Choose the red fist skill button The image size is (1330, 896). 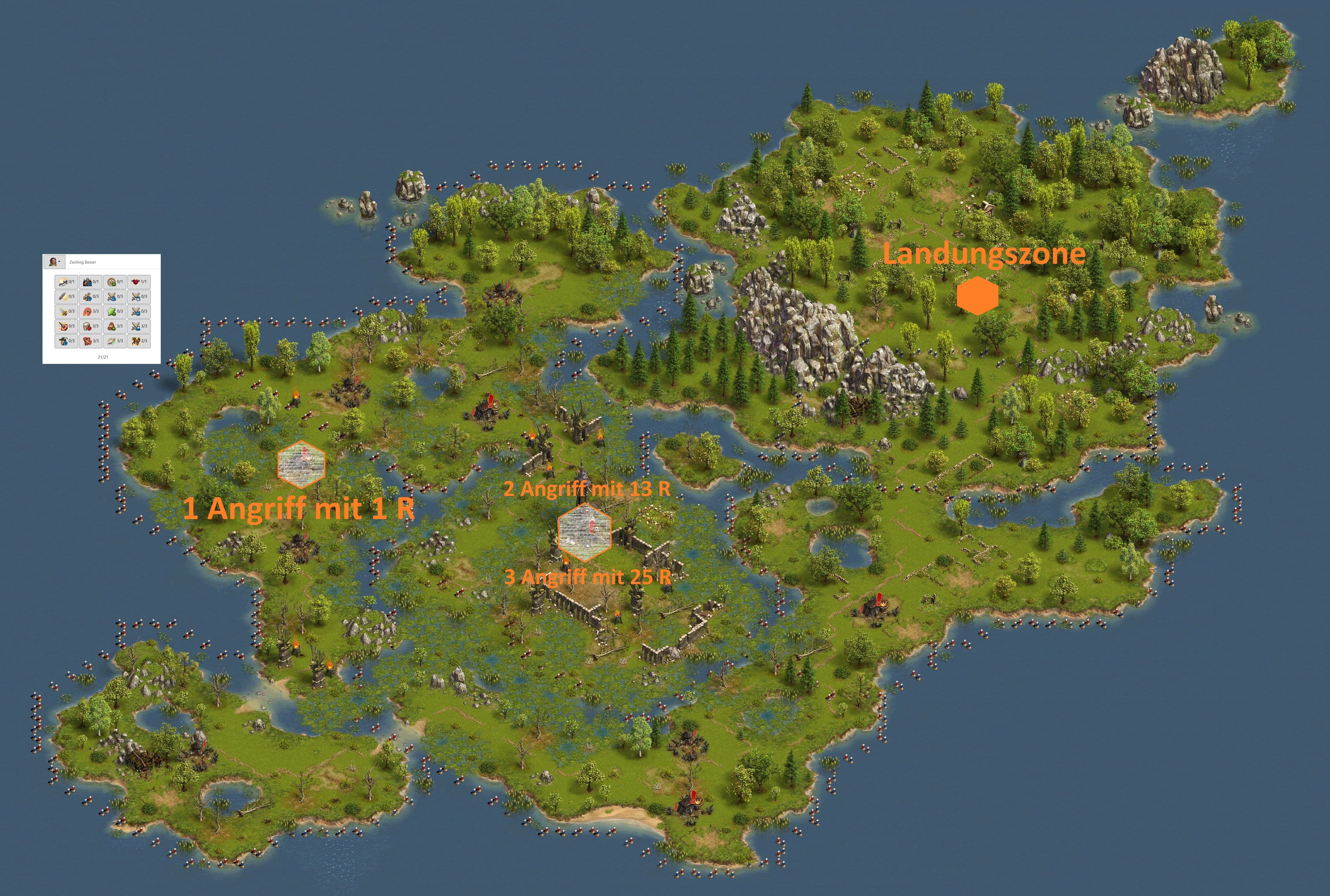click(x=91, y=312)
